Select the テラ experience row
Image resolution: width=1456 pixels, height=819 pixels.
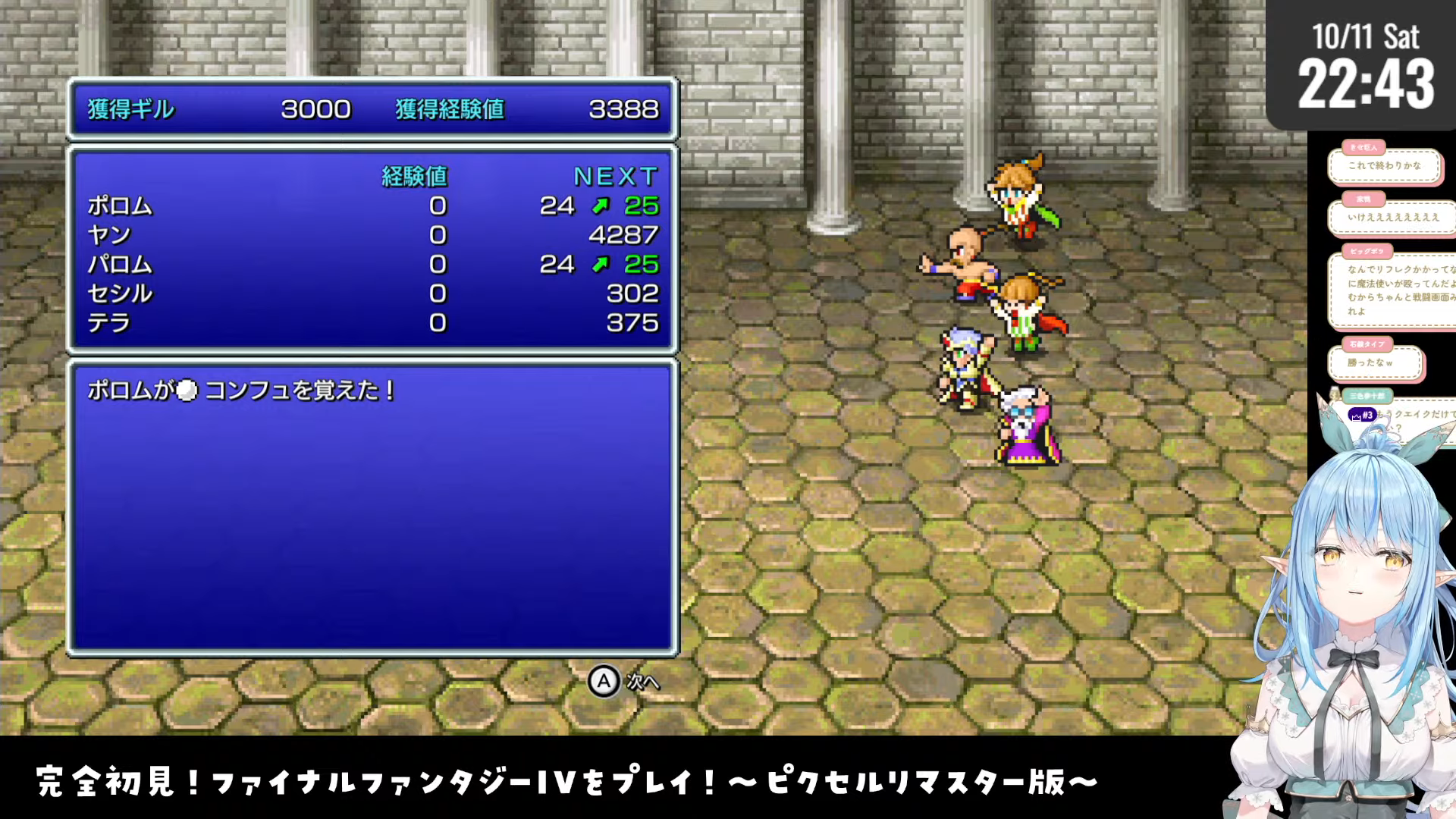tap(372, 323)
